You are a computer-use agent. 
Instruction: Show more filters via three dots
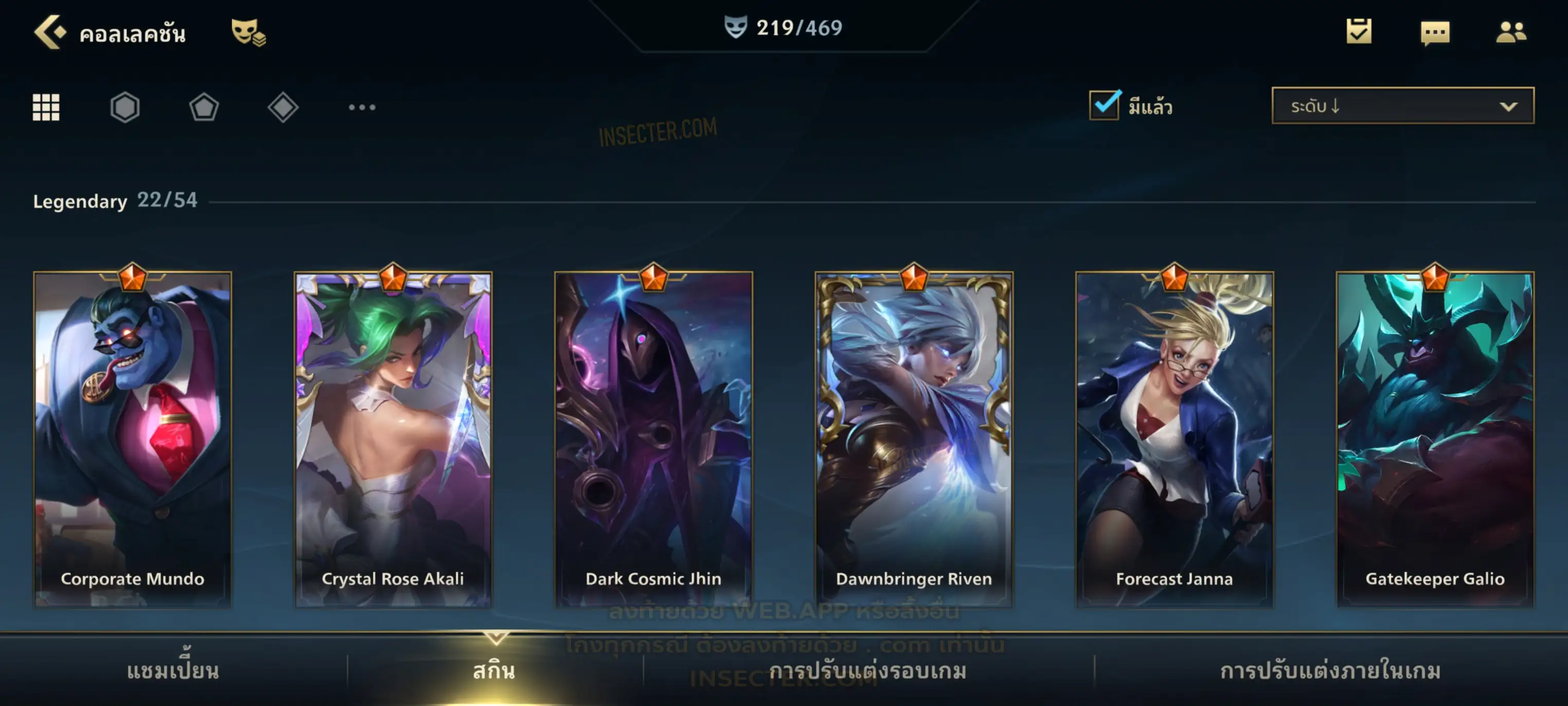point(362,107)
